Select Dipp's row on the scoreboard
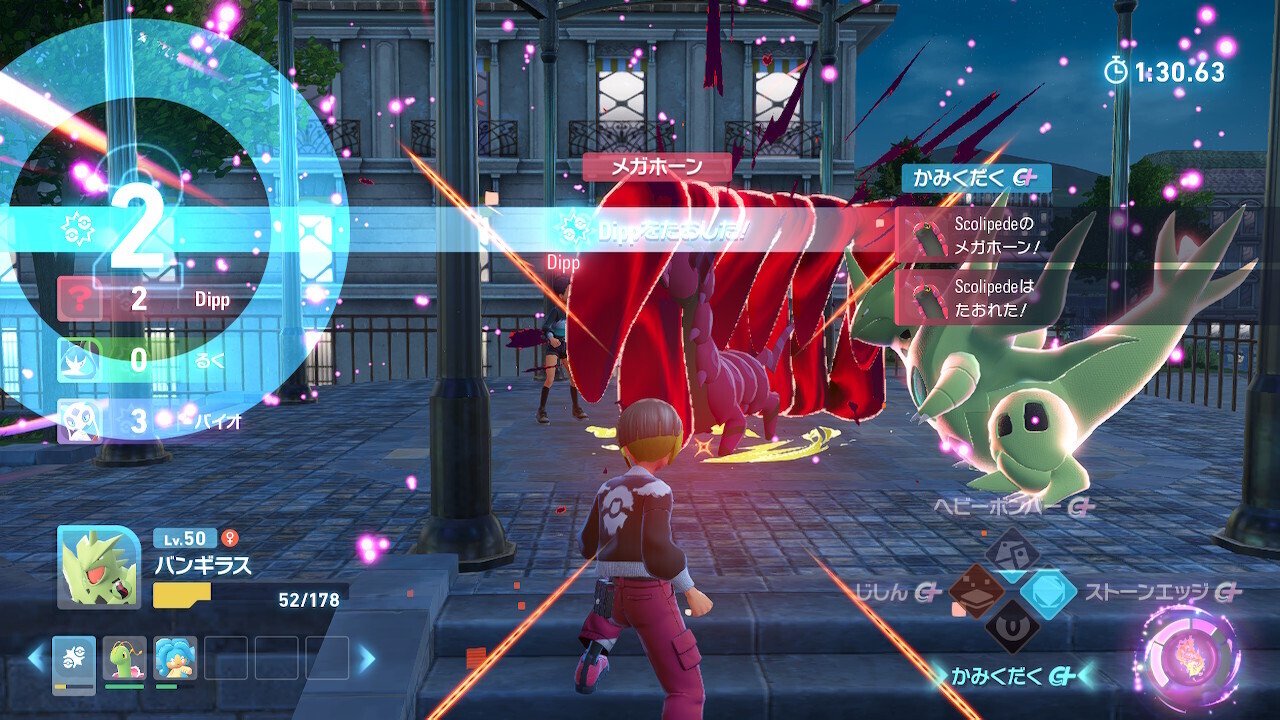This screenshot has width=1280, height=720. (150, 300)
